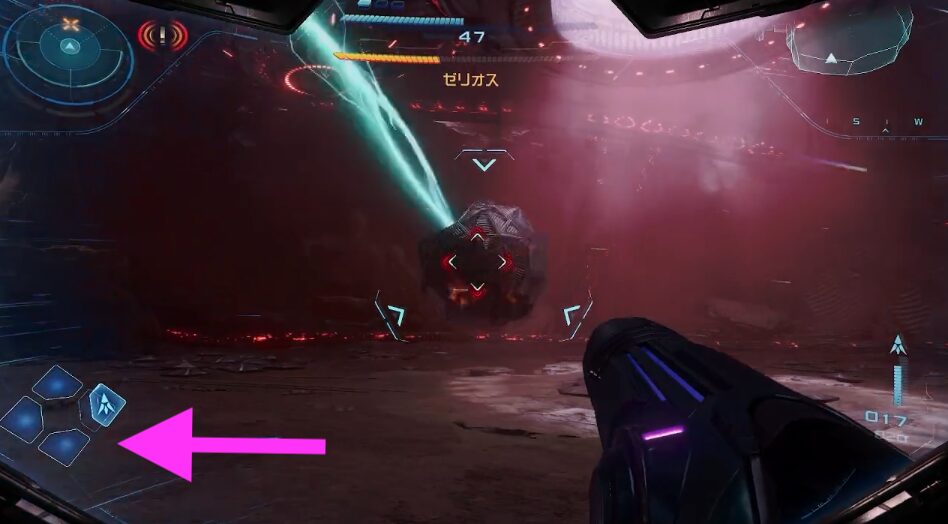Click the missile icon above the ammo gauge
Screen dimensions: 948x524
898,346
